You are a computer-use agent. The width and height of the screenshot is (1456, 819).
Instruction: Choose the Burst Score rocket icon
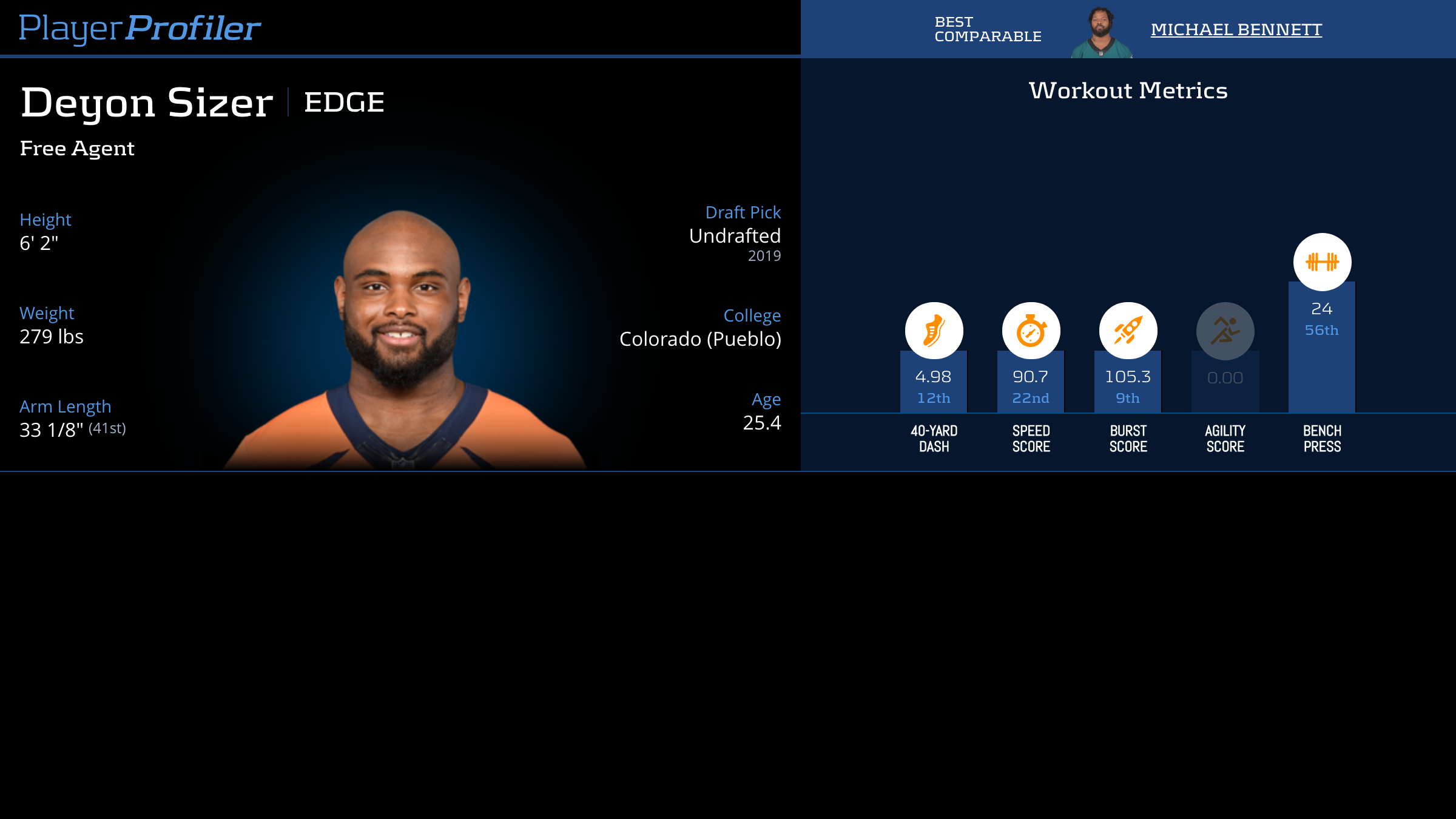[x=1128, y=331]
